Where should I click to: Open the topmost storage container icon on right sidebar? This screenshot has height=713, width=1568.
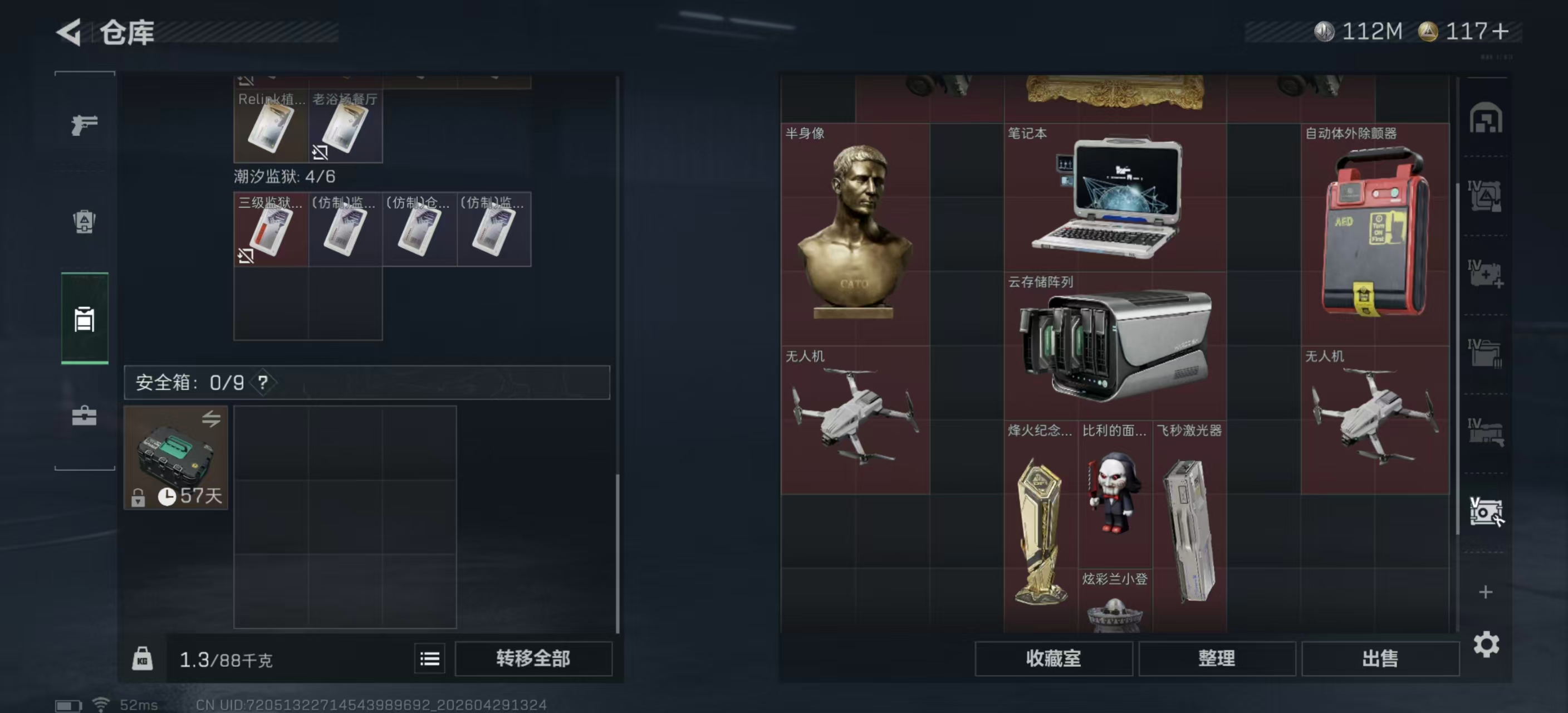pos(1486,119)
